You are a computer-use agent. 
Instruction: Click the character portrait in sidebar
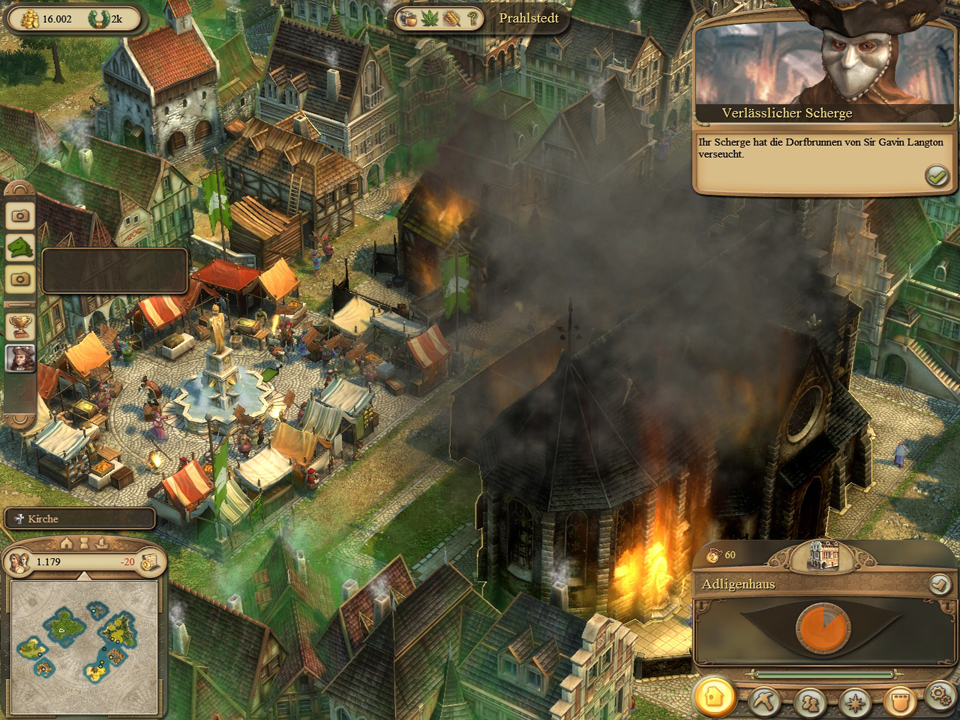pyautogui.click(x=20, y=358)
